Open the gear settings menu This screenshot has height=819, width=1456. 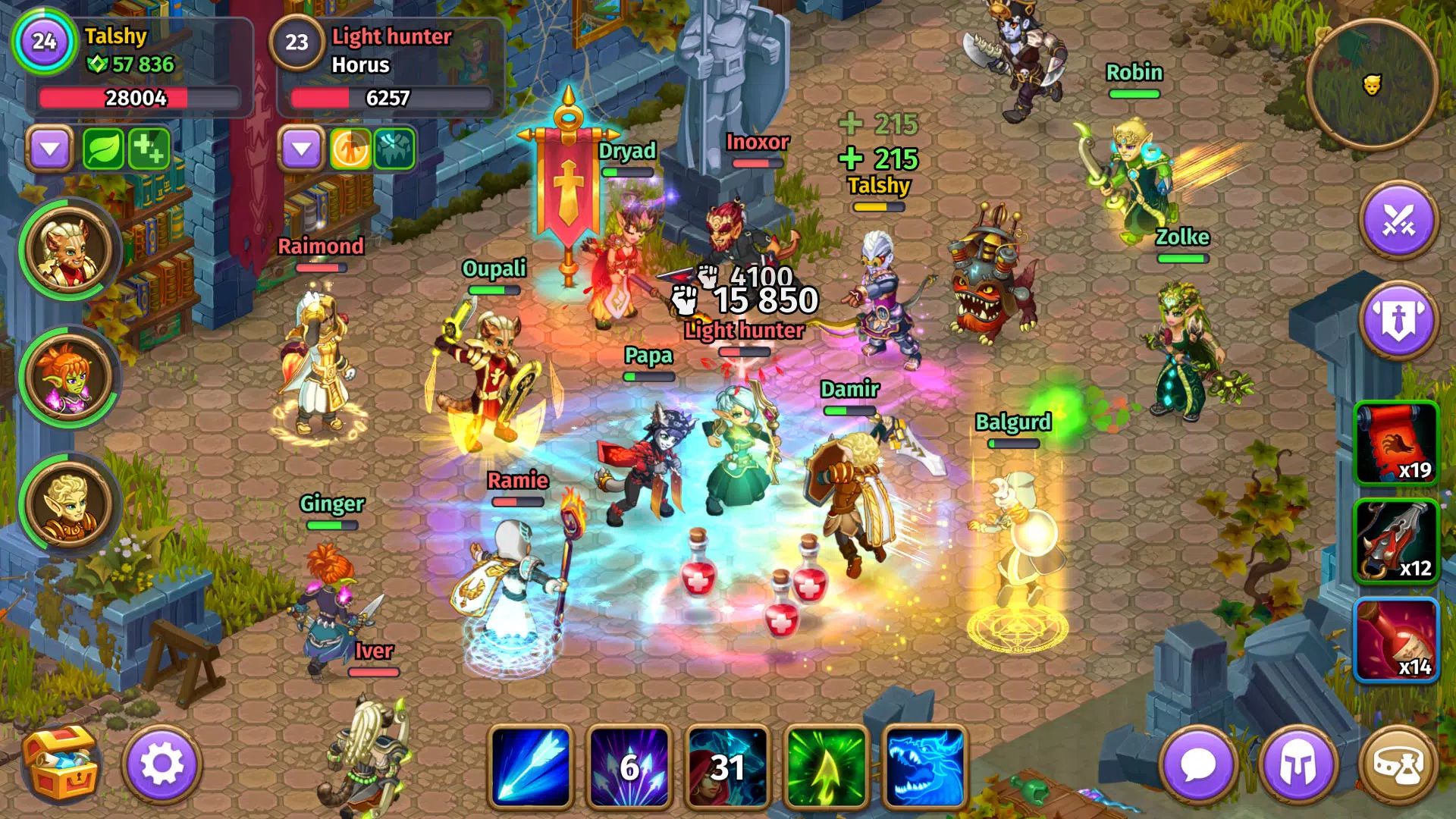tap(162, 764)
